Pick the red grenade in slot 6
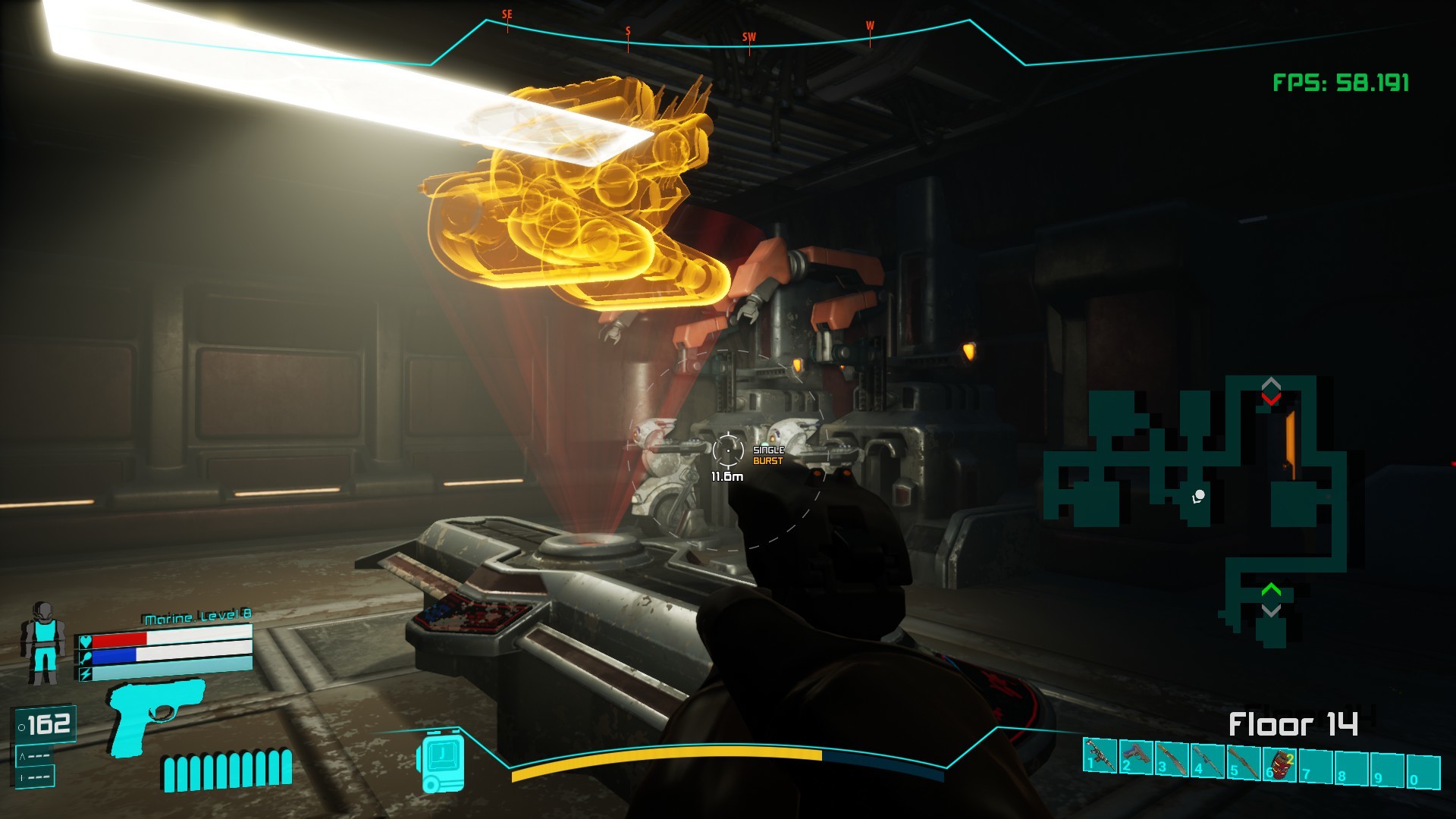The height and width of the screenshot is (819, 1456). [1282, 764]
